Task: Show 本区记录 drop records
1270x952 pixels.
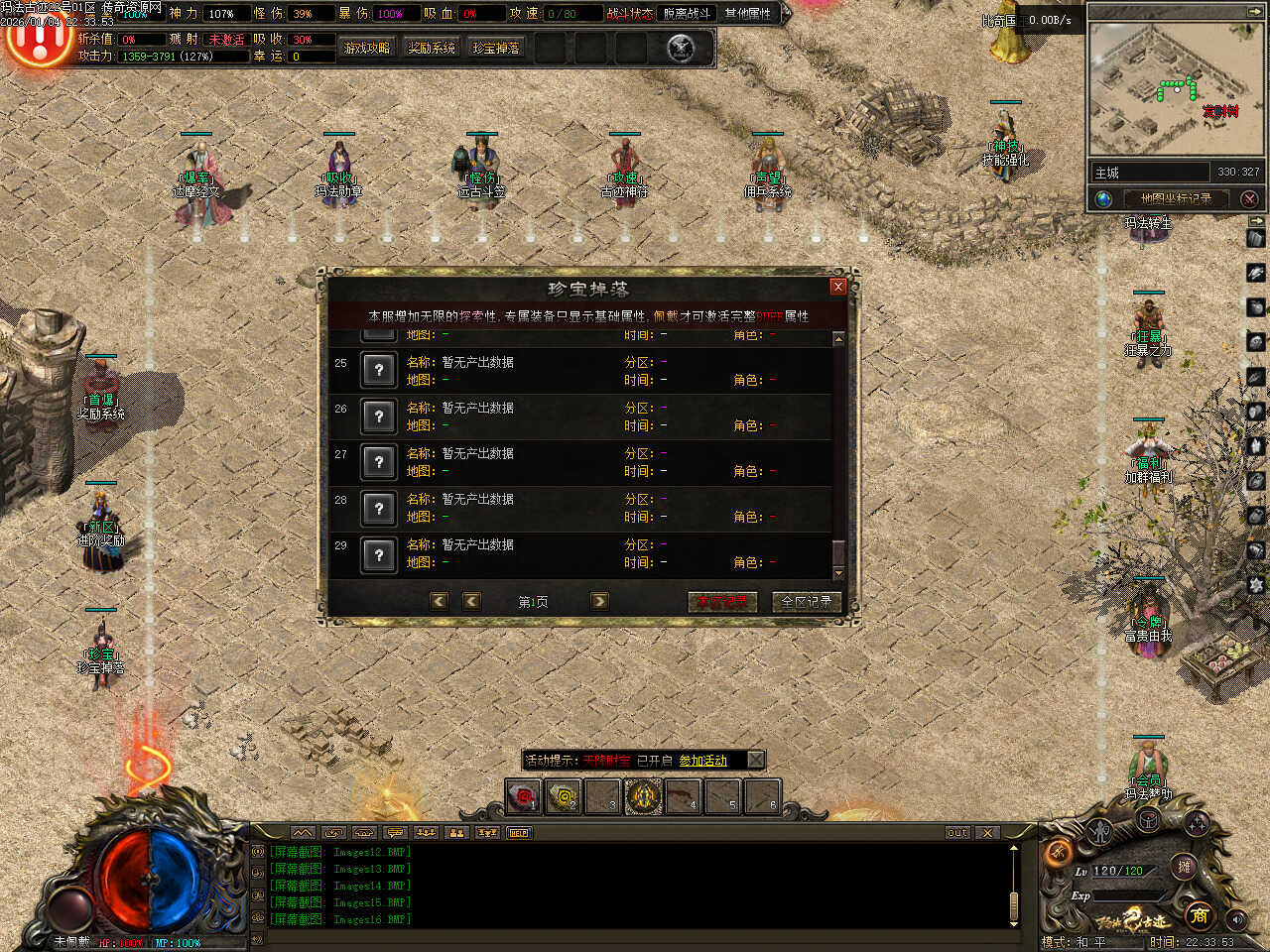Action: coord(722,602)
